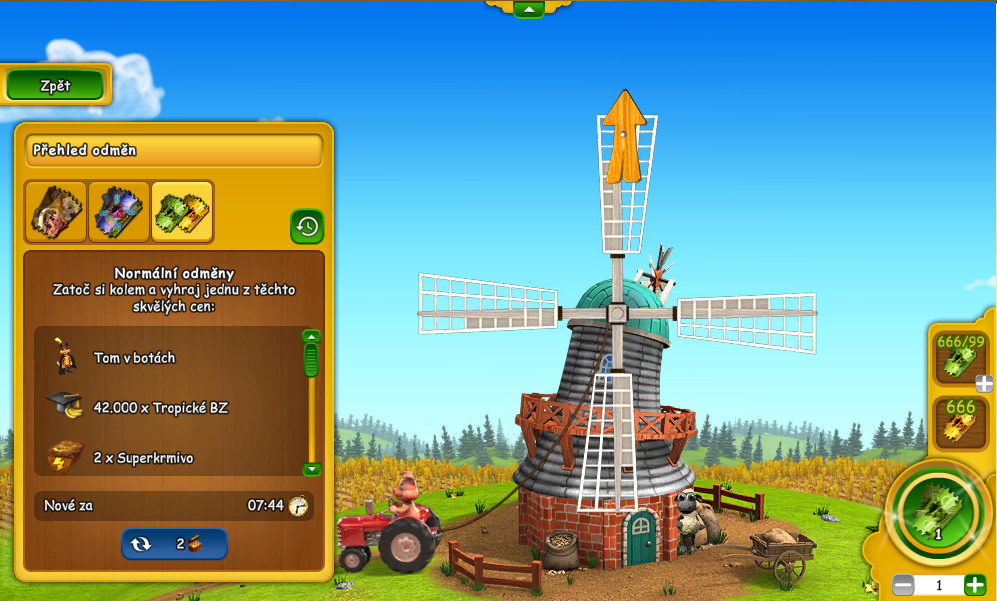
Task: Select the first reward category tab
Action: coord(56,211)
